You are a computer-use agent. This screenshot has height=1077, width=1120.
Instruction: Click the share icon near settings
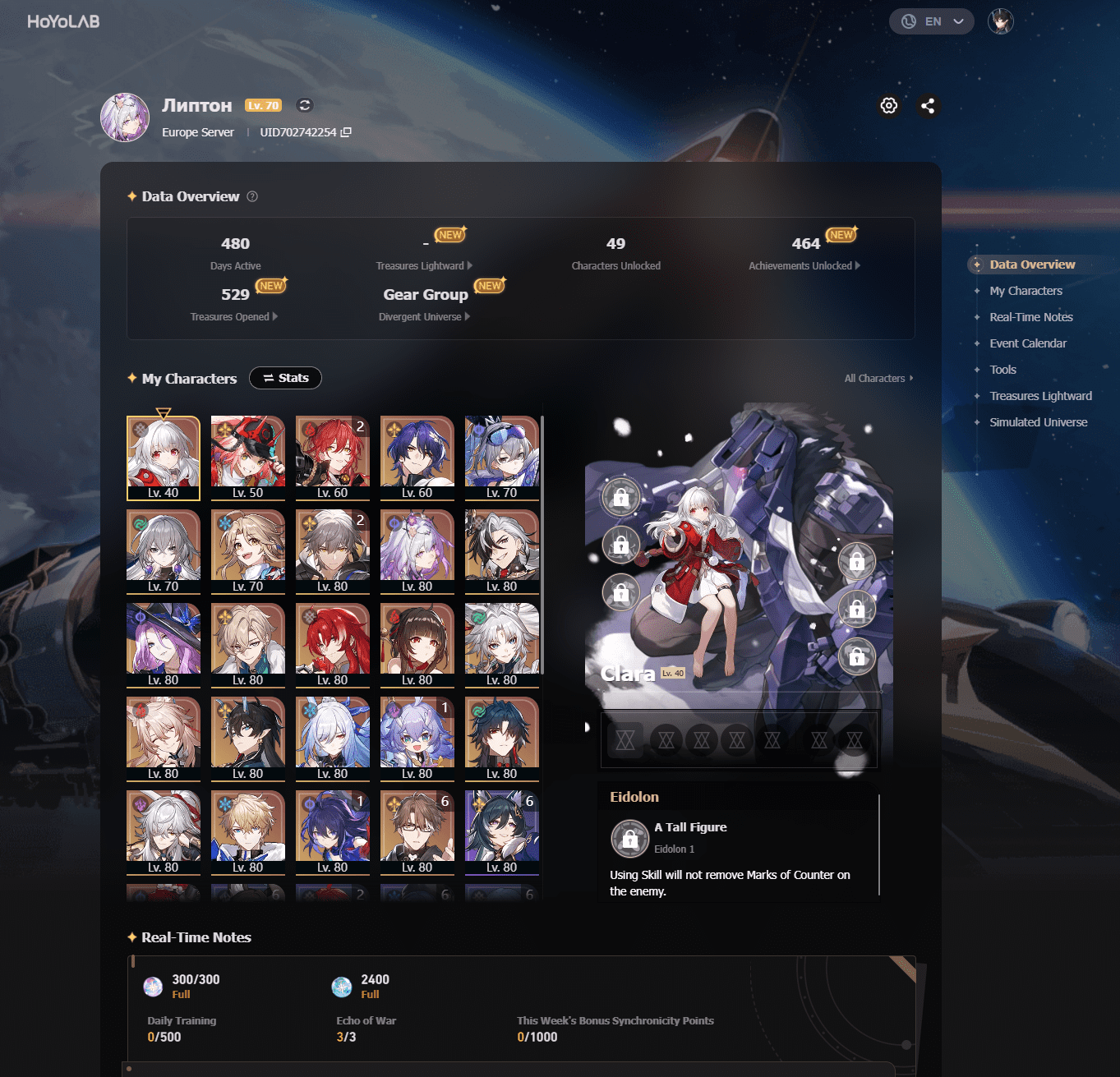929,105
